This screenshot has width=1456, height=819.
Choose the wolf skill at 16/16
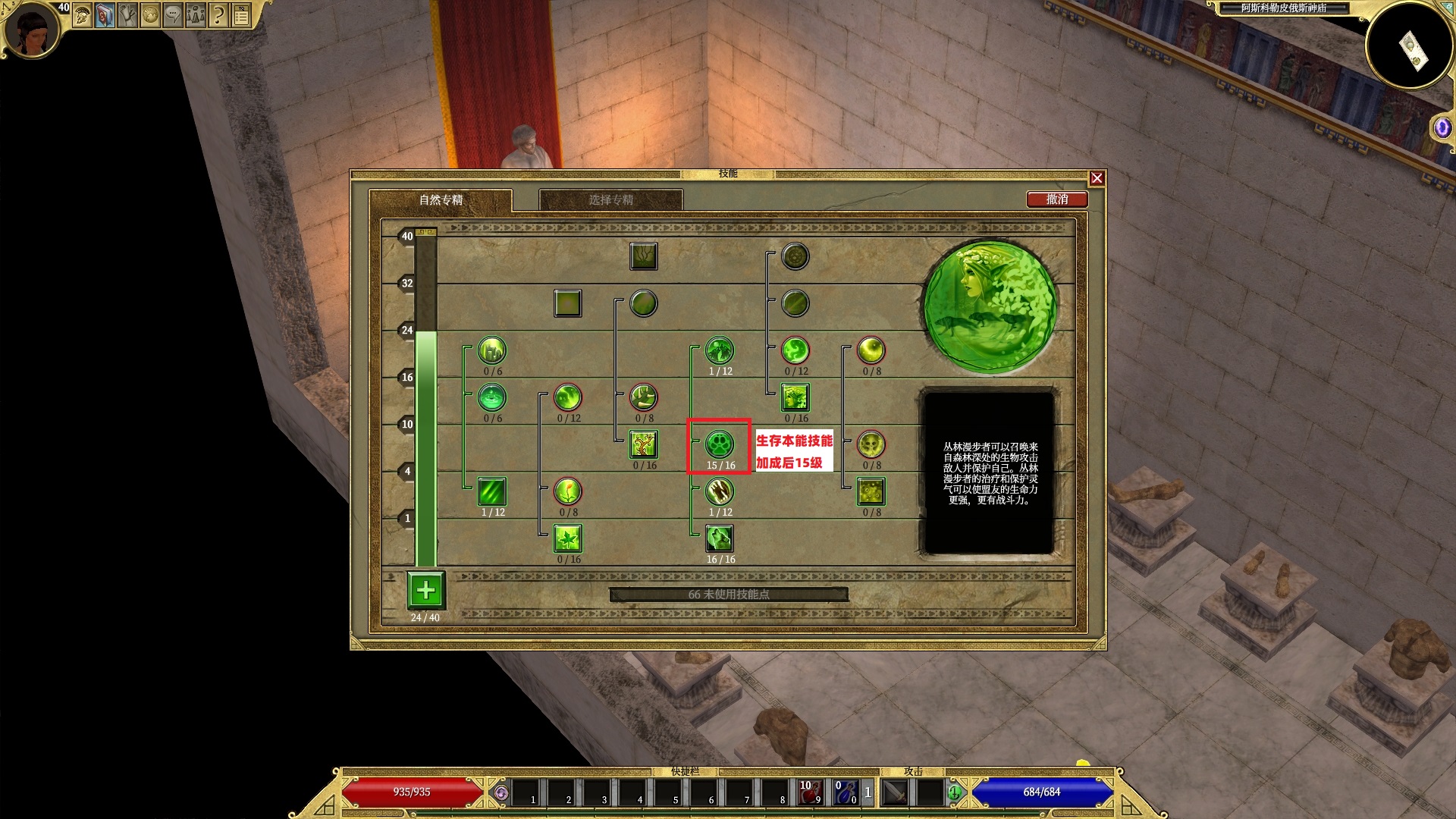pos(719,538)
